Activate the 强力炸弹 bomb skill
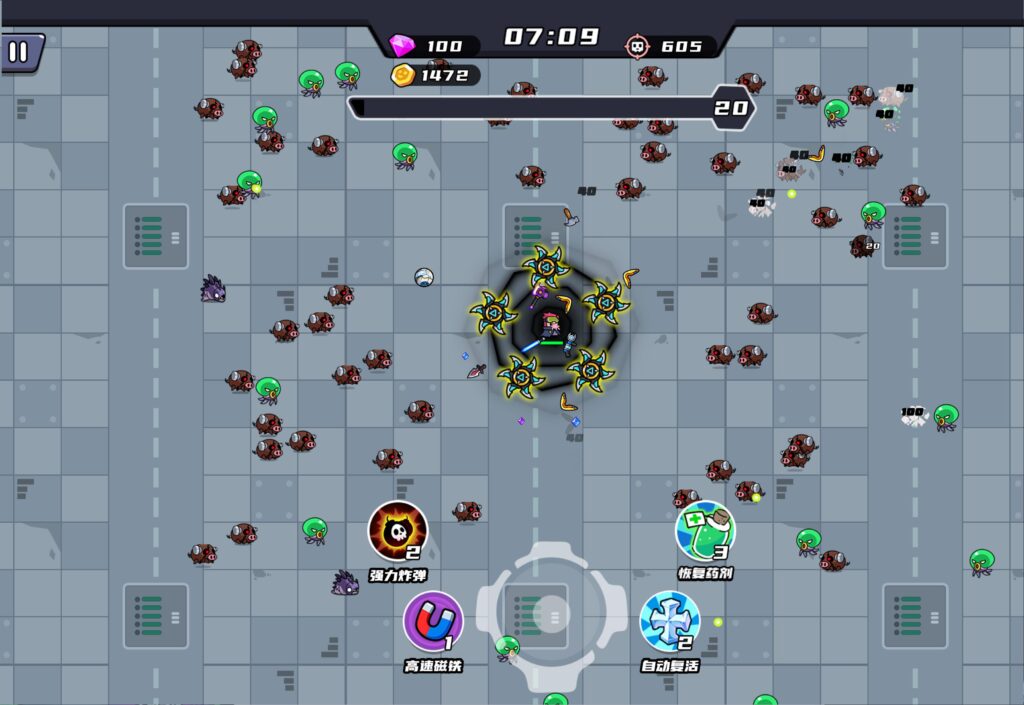The image size is (1024, 705). [398, 531]
